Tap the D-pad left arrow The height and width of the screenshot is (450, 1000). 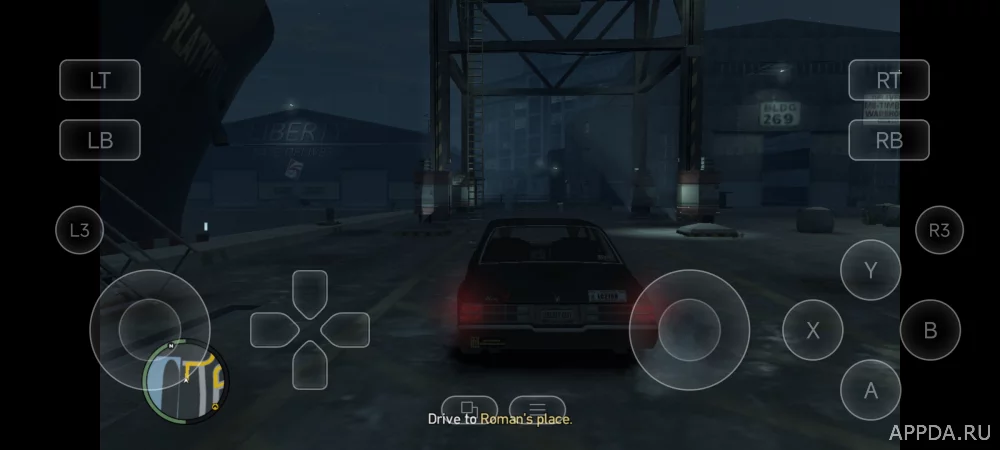[x=272, y=329]
